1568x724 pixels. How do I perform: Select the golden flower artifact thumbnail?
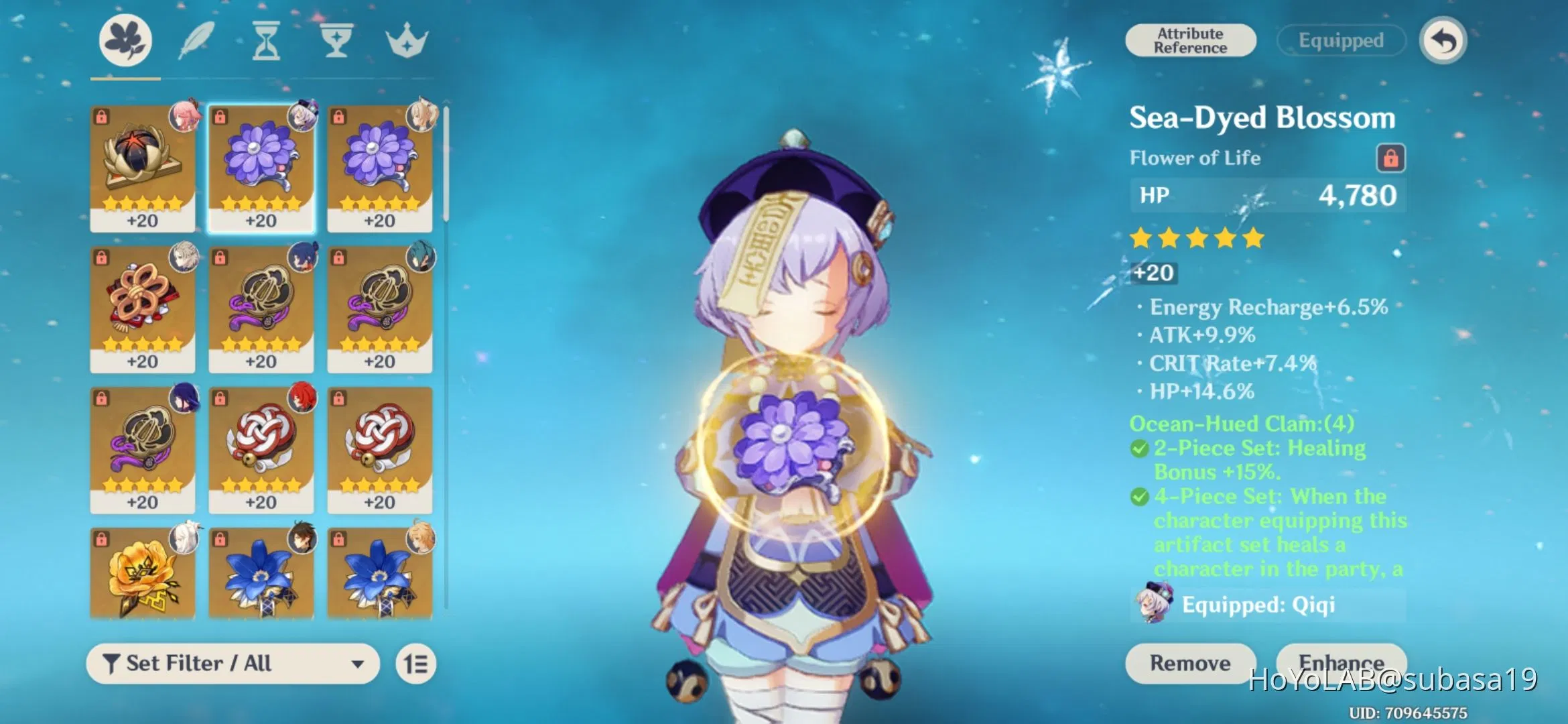coord(143,575)
